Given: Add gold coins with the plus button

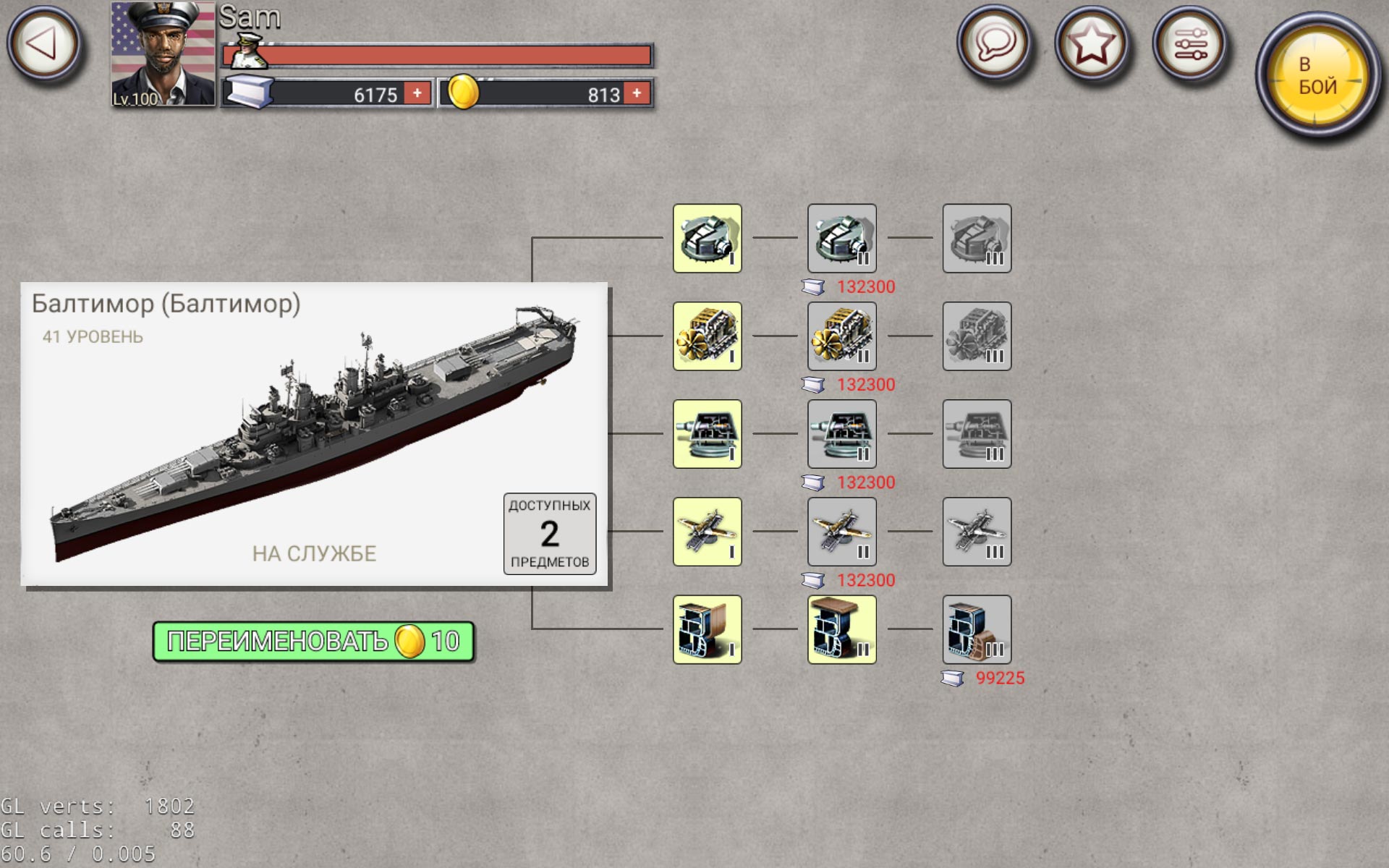Looking at the screenshot, I should coord(635,94).
